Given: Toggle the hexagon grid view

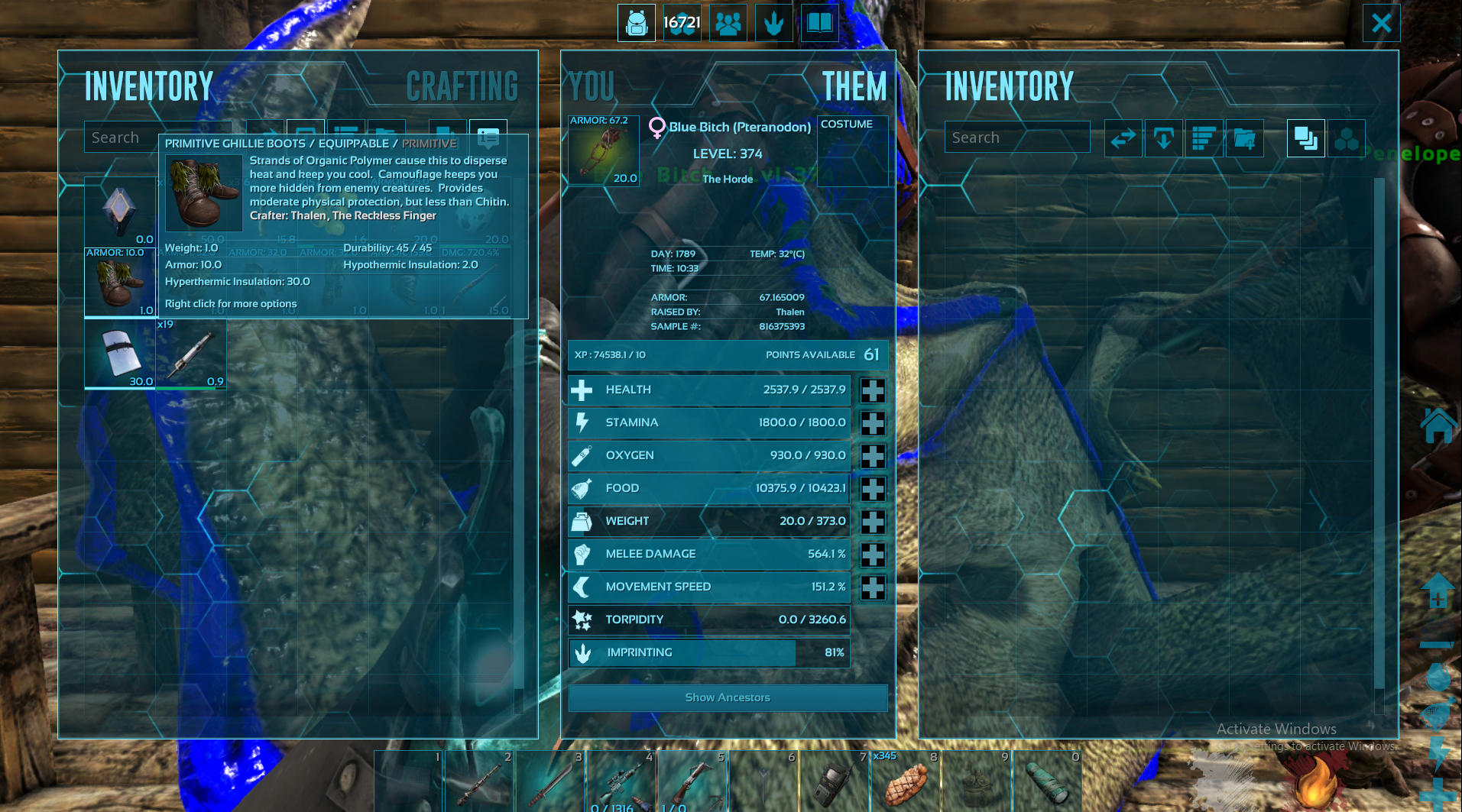Looking at the screenshot, I should (1347, 138).
